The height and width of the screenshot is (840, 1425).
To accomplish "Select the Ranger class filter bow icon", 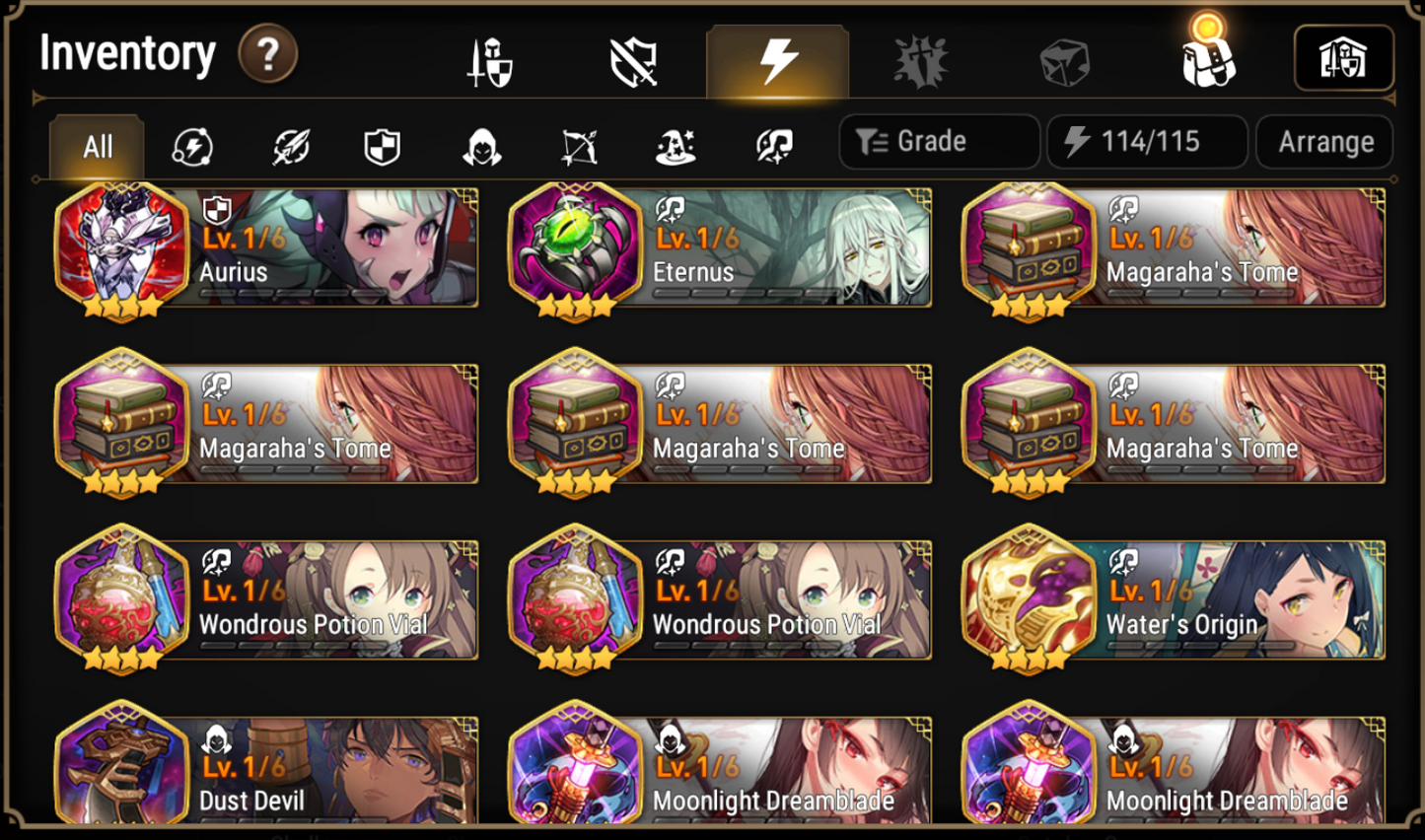I will click(x=579, y=146).
